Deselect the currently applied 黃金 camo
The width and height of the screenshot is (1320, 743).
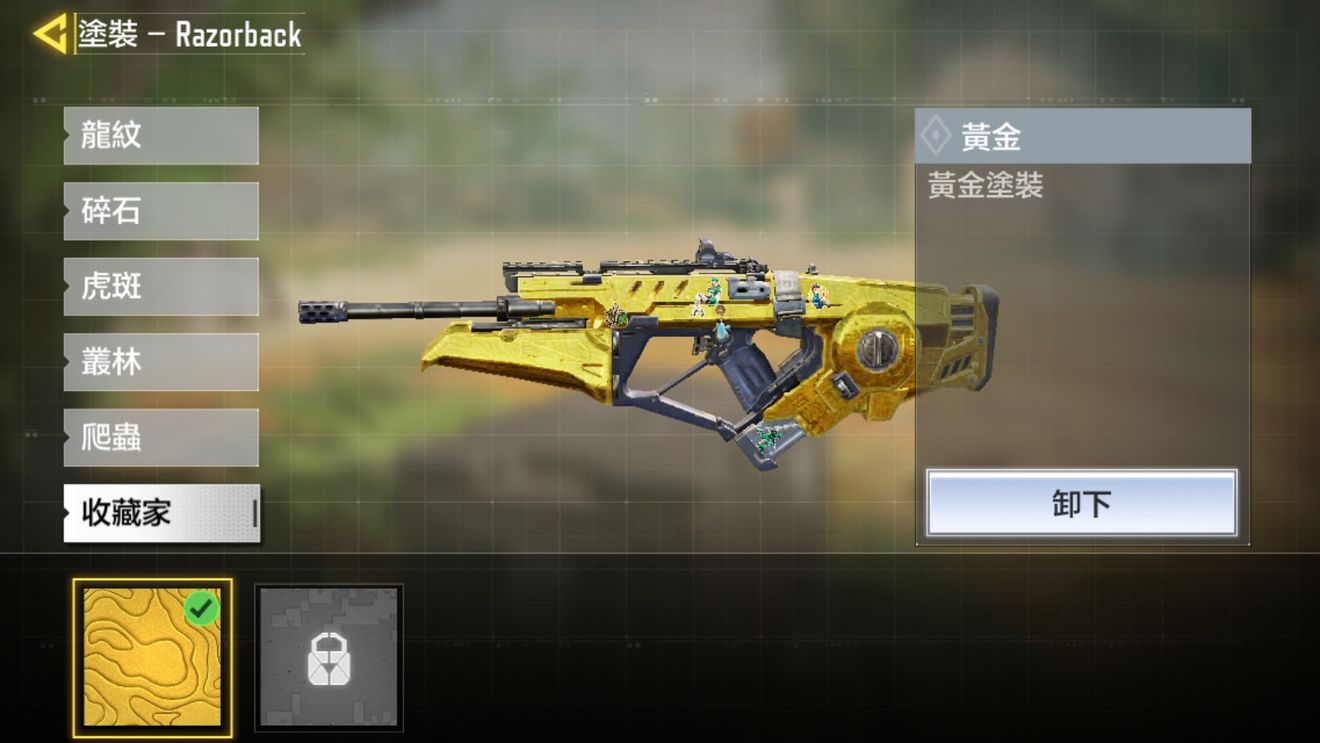tap(1080, 503)
